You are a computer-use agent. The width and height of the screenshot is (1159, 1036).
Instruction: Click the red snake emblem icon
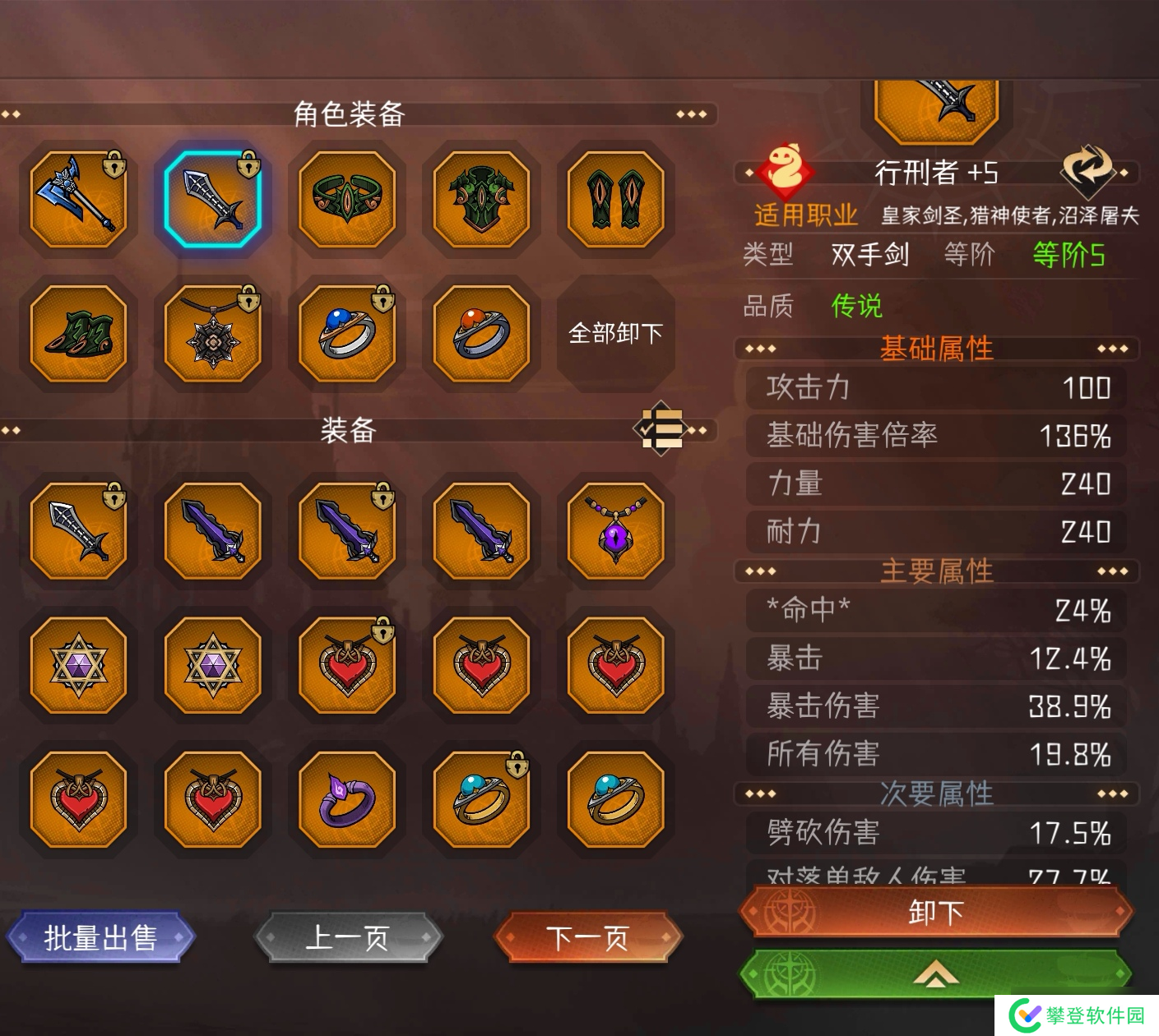(785, 169)
